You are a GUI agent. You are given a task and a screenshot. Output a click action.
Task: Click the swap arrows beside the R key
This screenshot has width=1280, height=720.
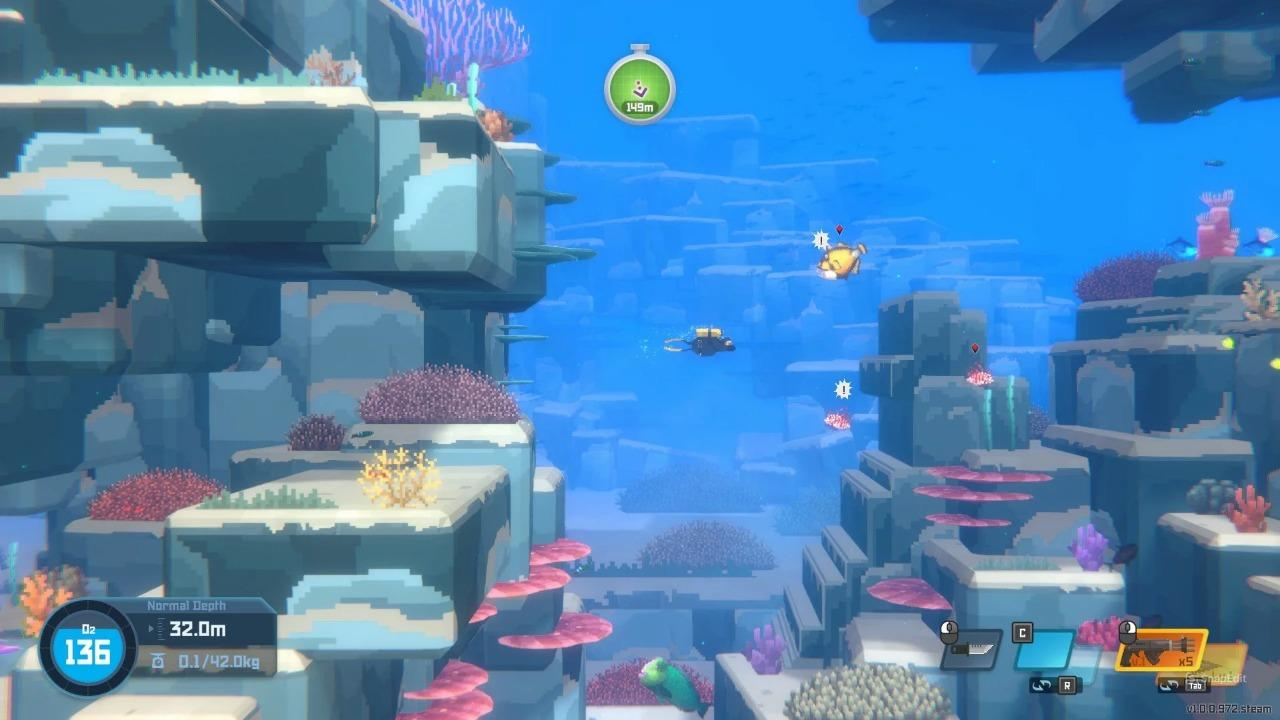[x=1041, y=686]
